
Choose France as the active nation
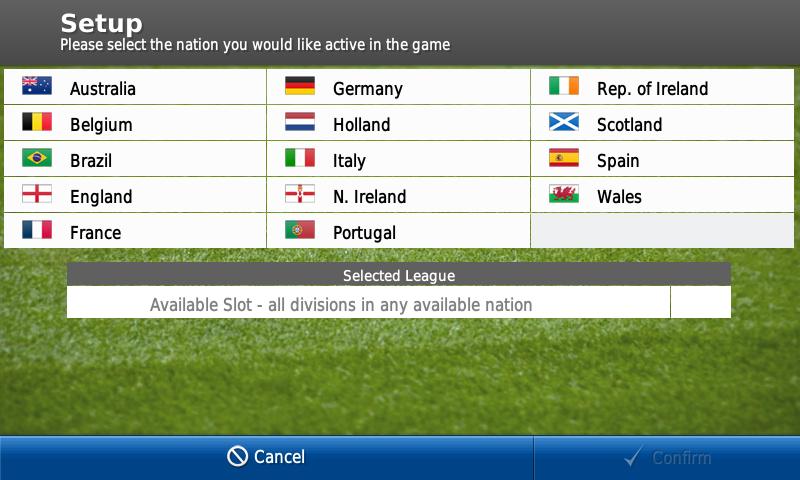tap(135, 232)
